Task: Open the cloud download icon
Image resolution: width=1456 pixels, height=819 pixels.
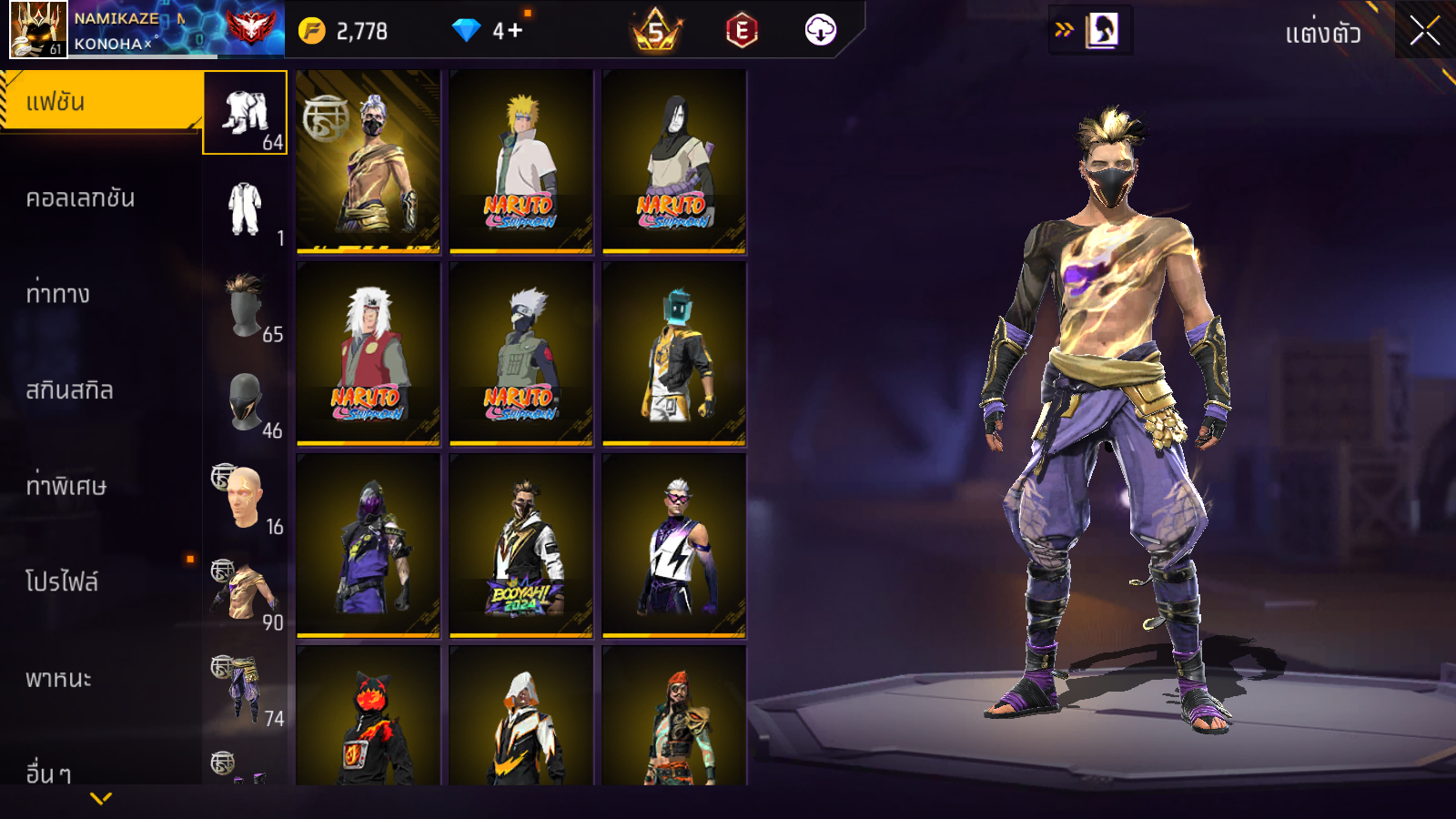Action: coord(820,30)
